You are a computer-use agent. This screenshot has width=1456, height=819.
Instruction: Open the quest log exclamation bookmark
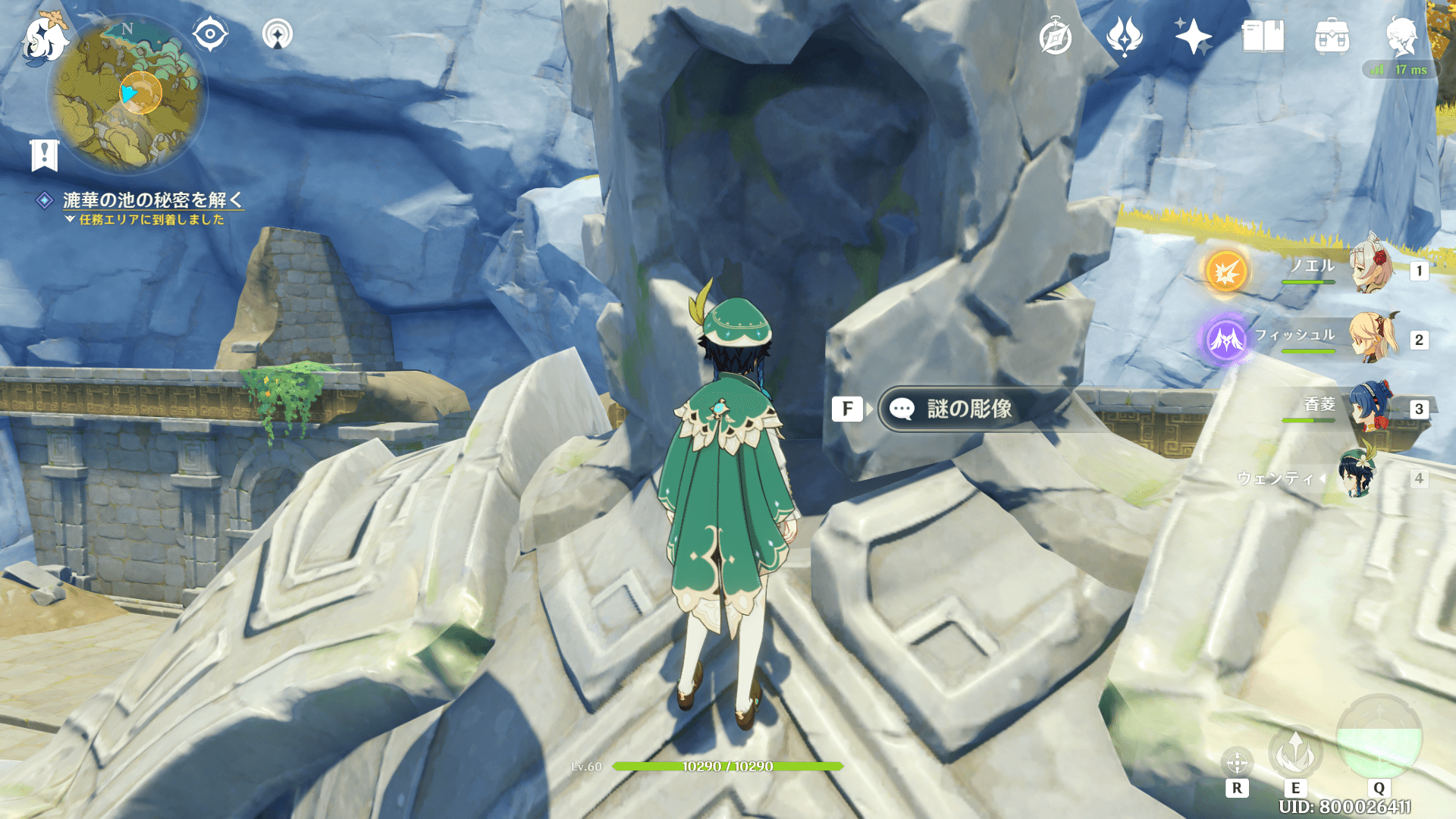pyautogui.click(x=44, y=155)
